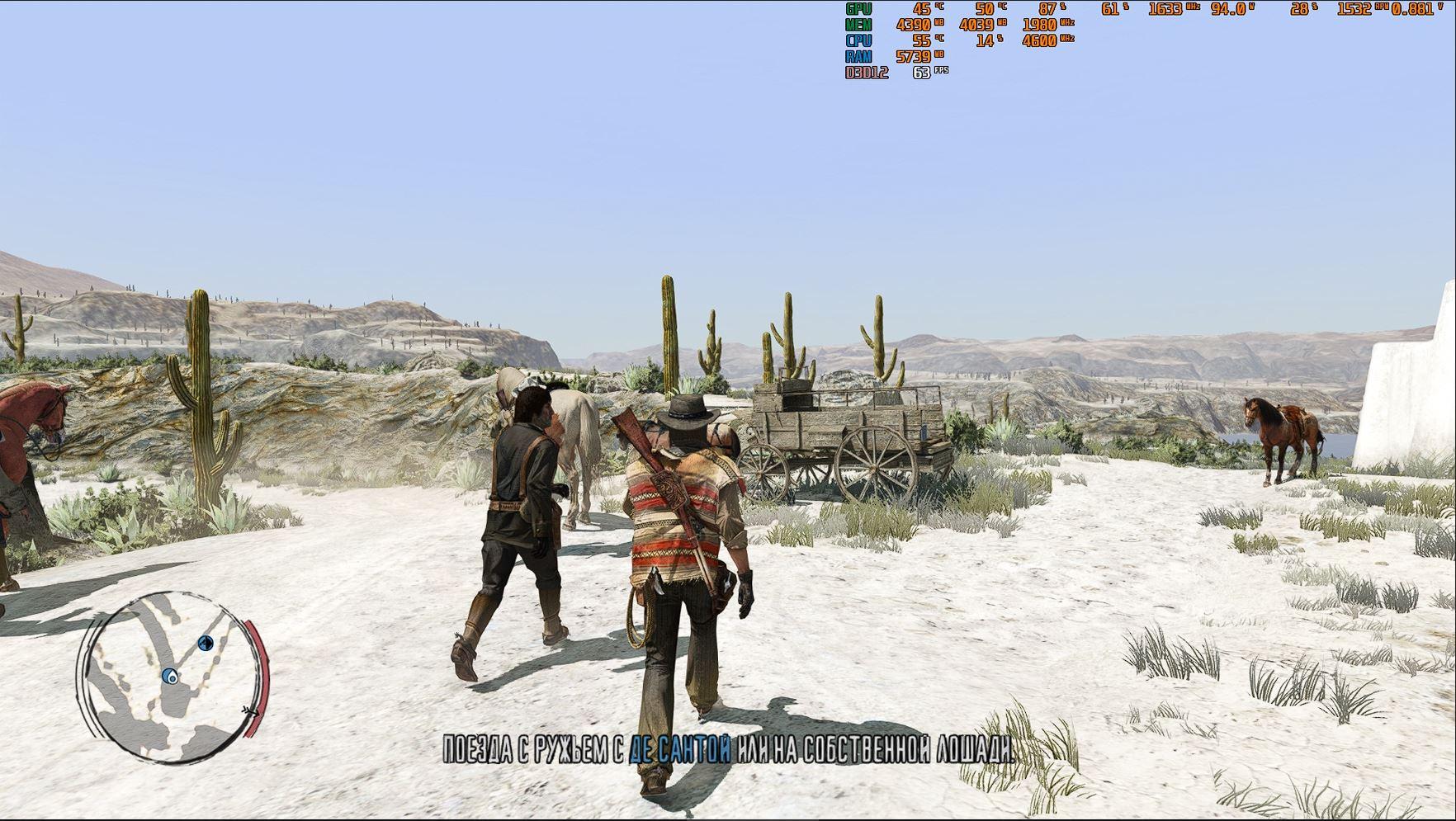Open the circular minimap

tap(173, 677)
